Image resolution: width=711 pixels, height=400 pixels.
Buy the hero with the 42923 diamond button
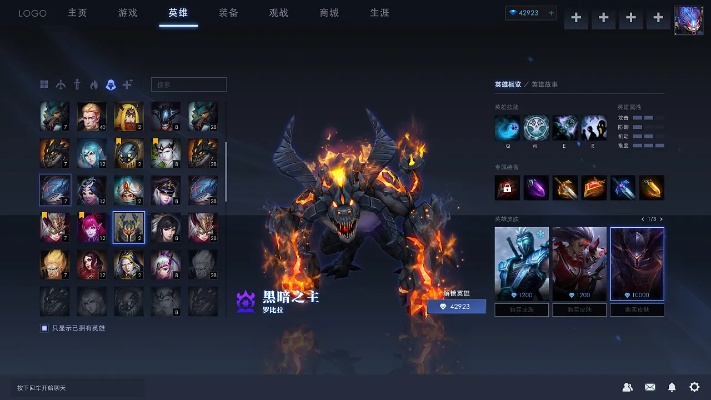point(456,306)
